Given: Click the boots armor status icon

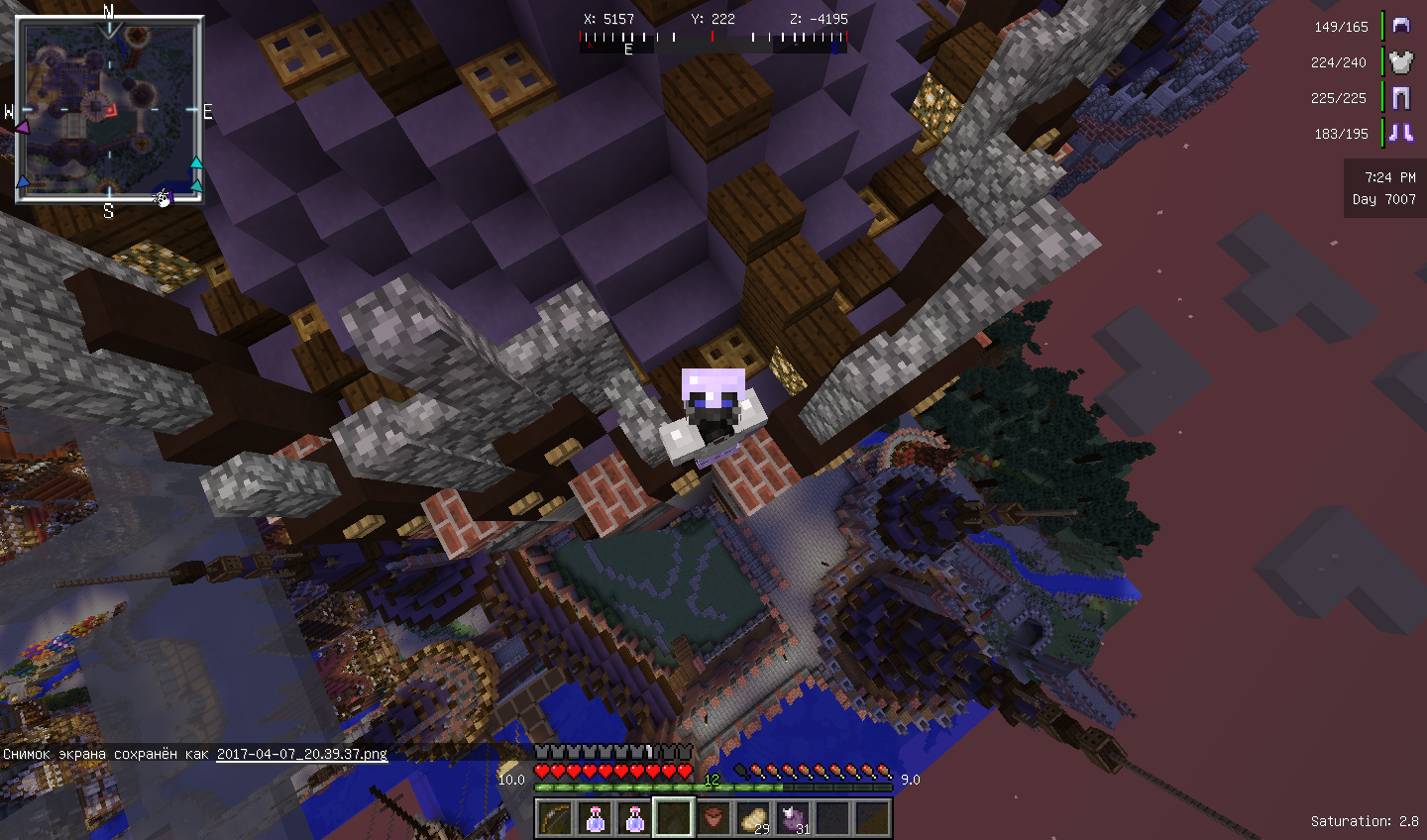Looking at the screenshot, I should (x=1400, y=133).
